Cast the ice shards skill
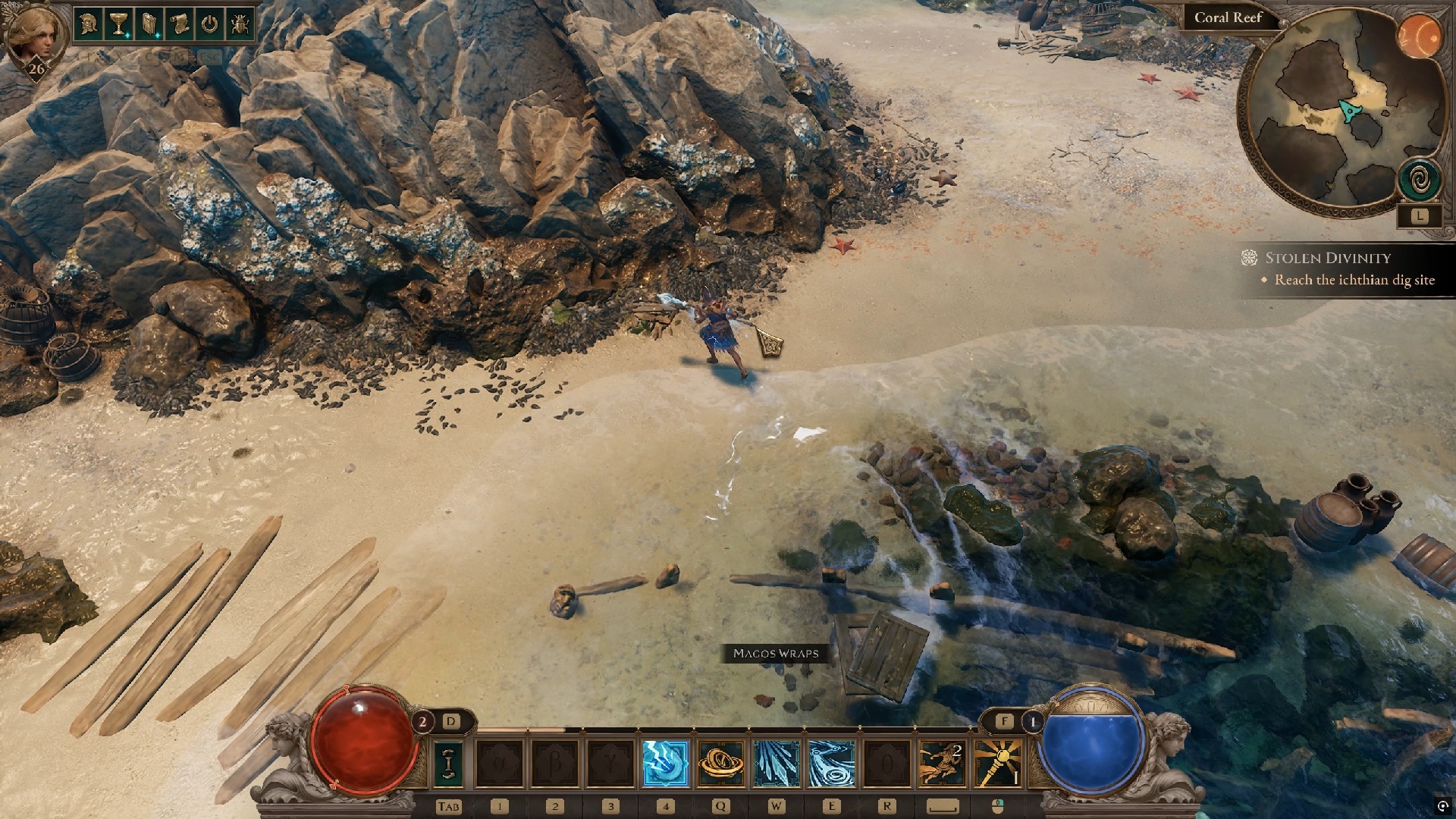 click(x=776, y=764)
